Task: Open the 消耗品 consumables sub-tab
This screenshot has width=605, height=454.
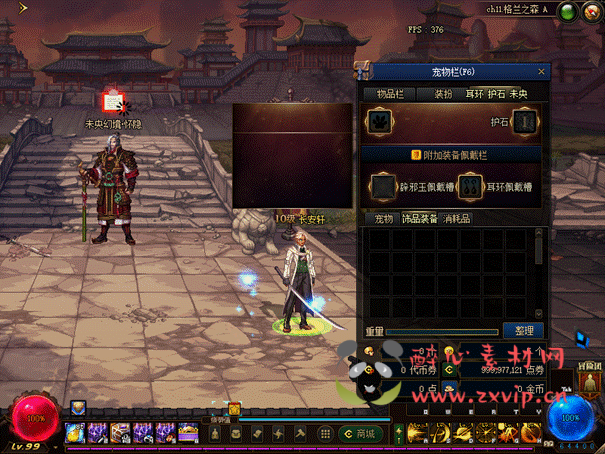Action: click(456, 218)
